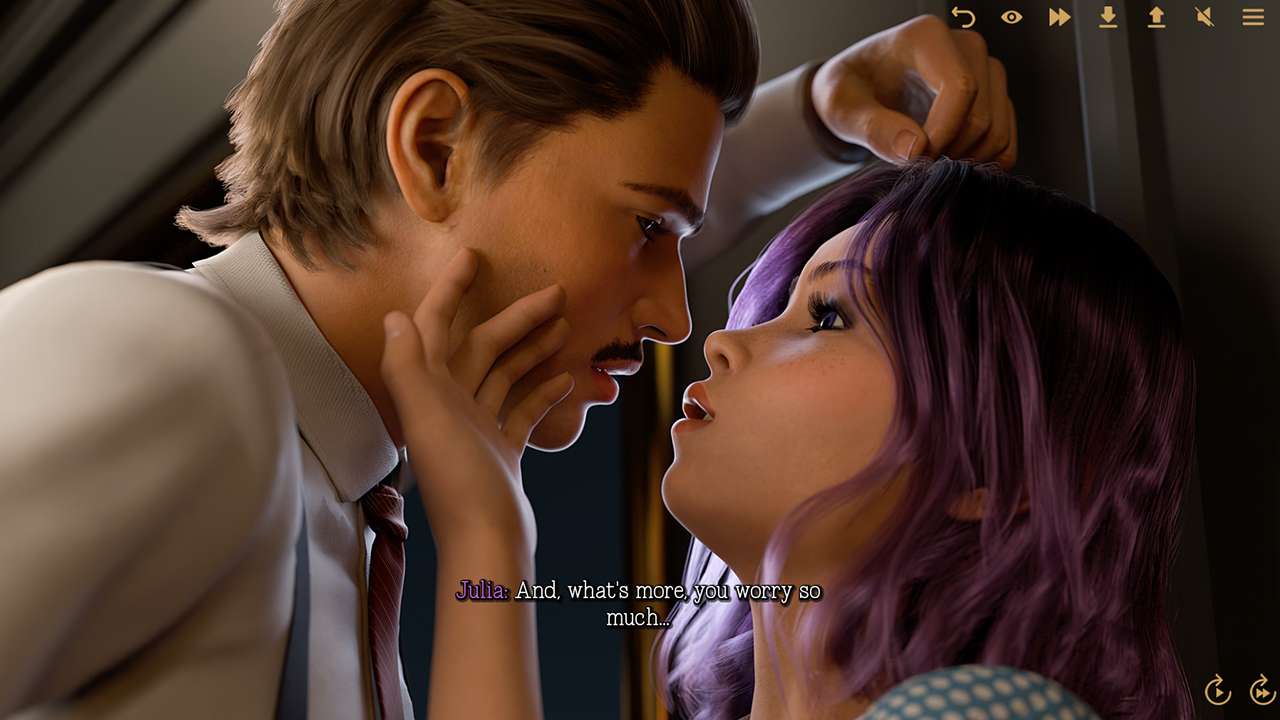1280x720 pixels.
Task: Skip dialogue with the top fast-forward icon
Action: pos(1059,17)
